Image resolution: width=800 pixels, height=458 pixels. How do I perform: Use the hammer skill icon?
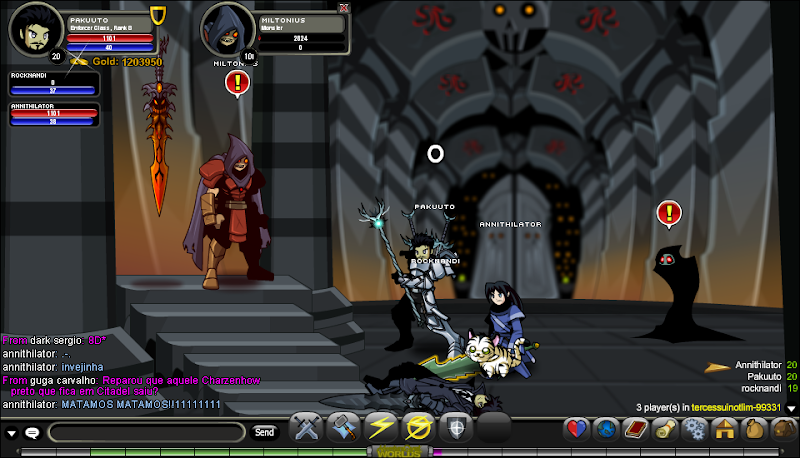[x=343, y=428]
